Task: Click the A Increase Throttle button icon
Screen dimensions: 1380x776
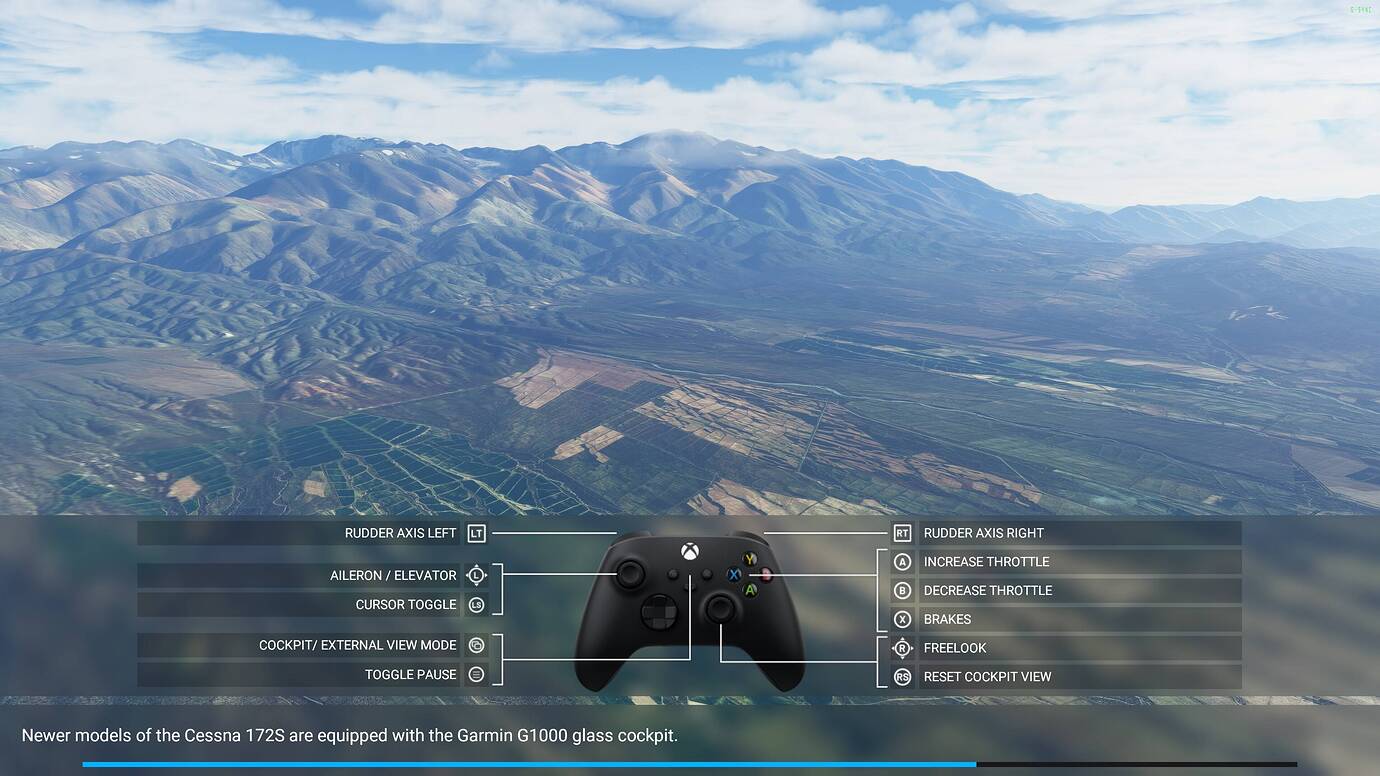Action: [x=903, y=561]
